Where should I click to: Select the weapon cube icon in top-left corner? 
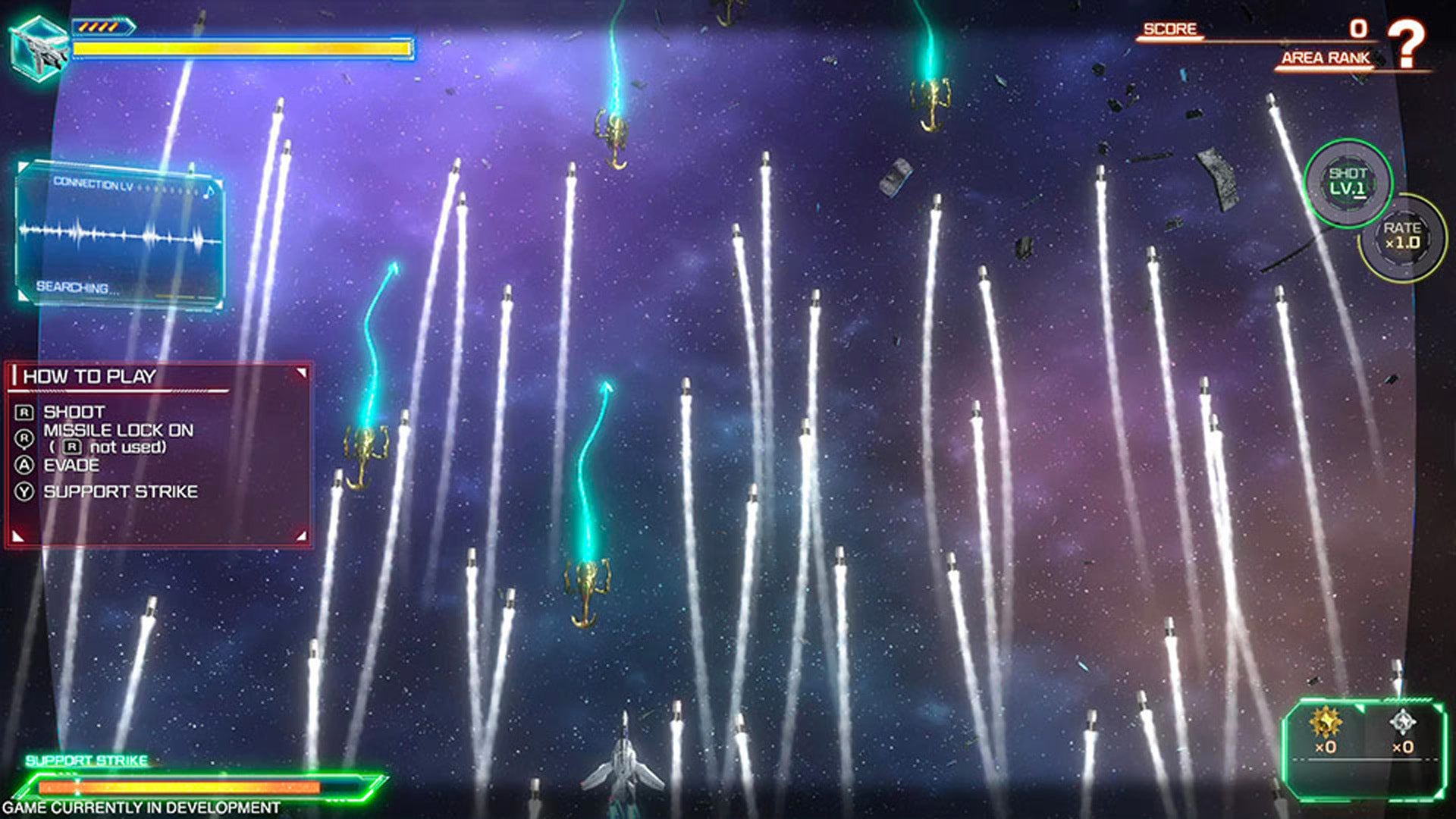(x=39, y=47)
